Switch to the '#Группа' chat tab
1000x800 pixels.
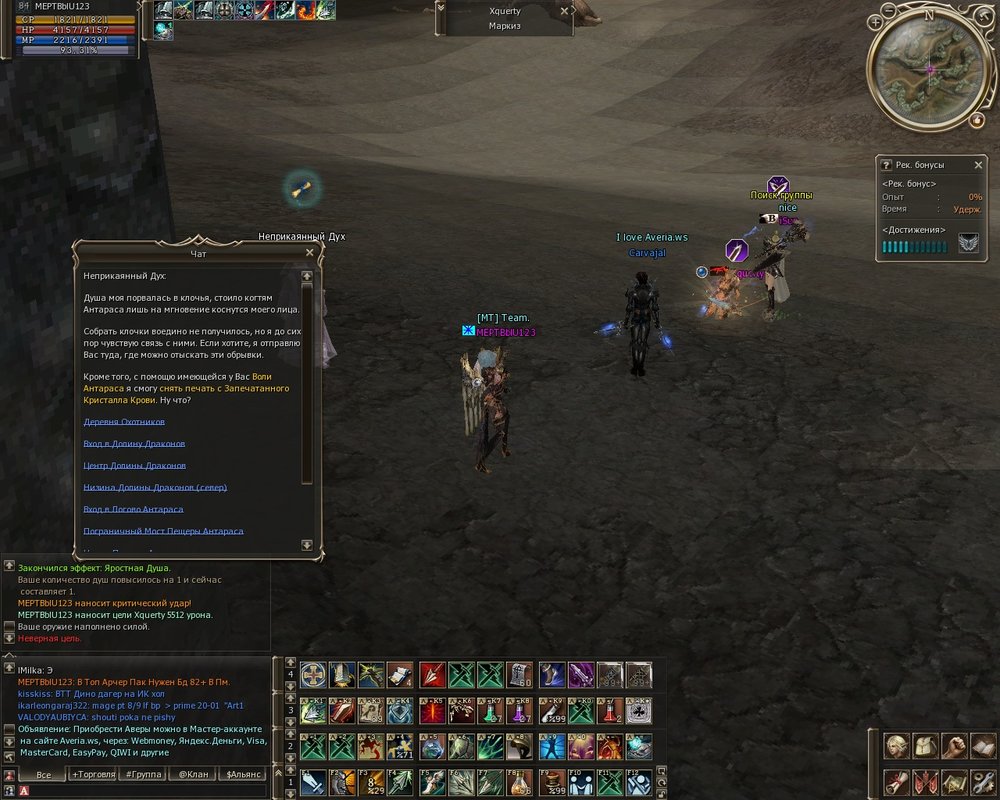coord(143,774)
